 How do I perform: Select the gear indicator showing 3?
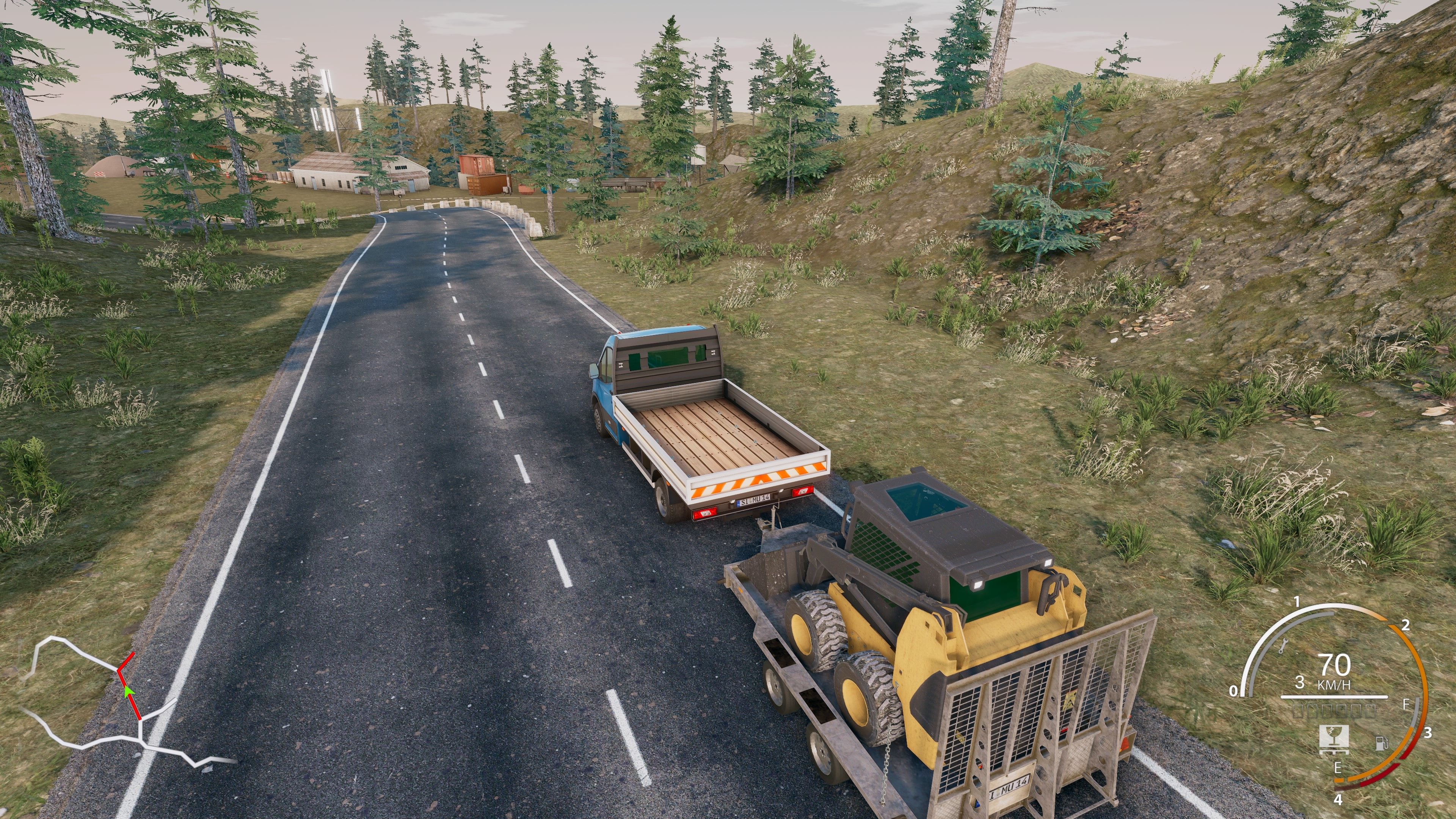tap(1300, 682)
